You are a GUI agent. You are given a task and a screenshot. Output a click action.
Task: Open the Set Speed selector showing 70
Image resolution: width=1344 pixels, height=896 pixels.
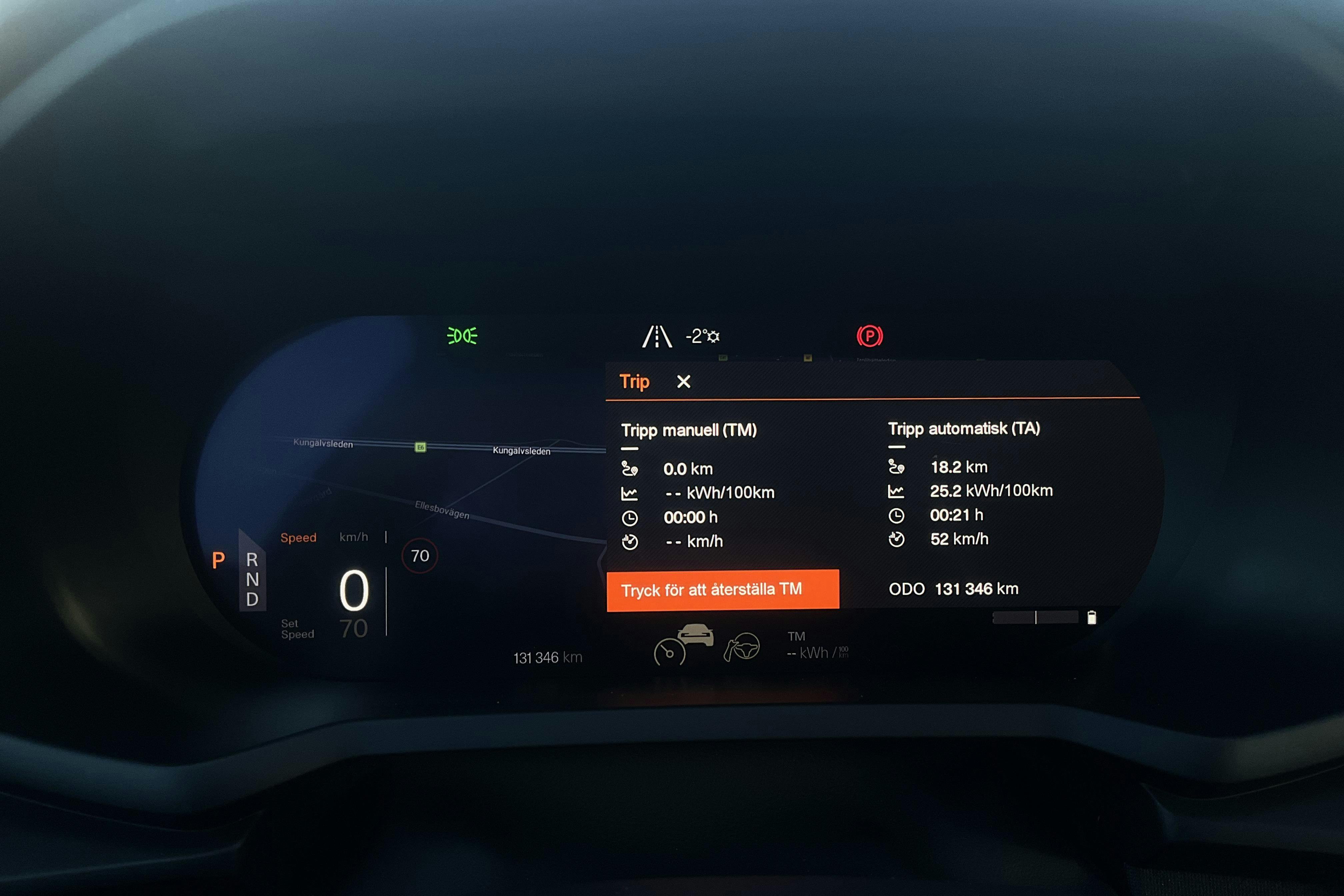(354, 627)
